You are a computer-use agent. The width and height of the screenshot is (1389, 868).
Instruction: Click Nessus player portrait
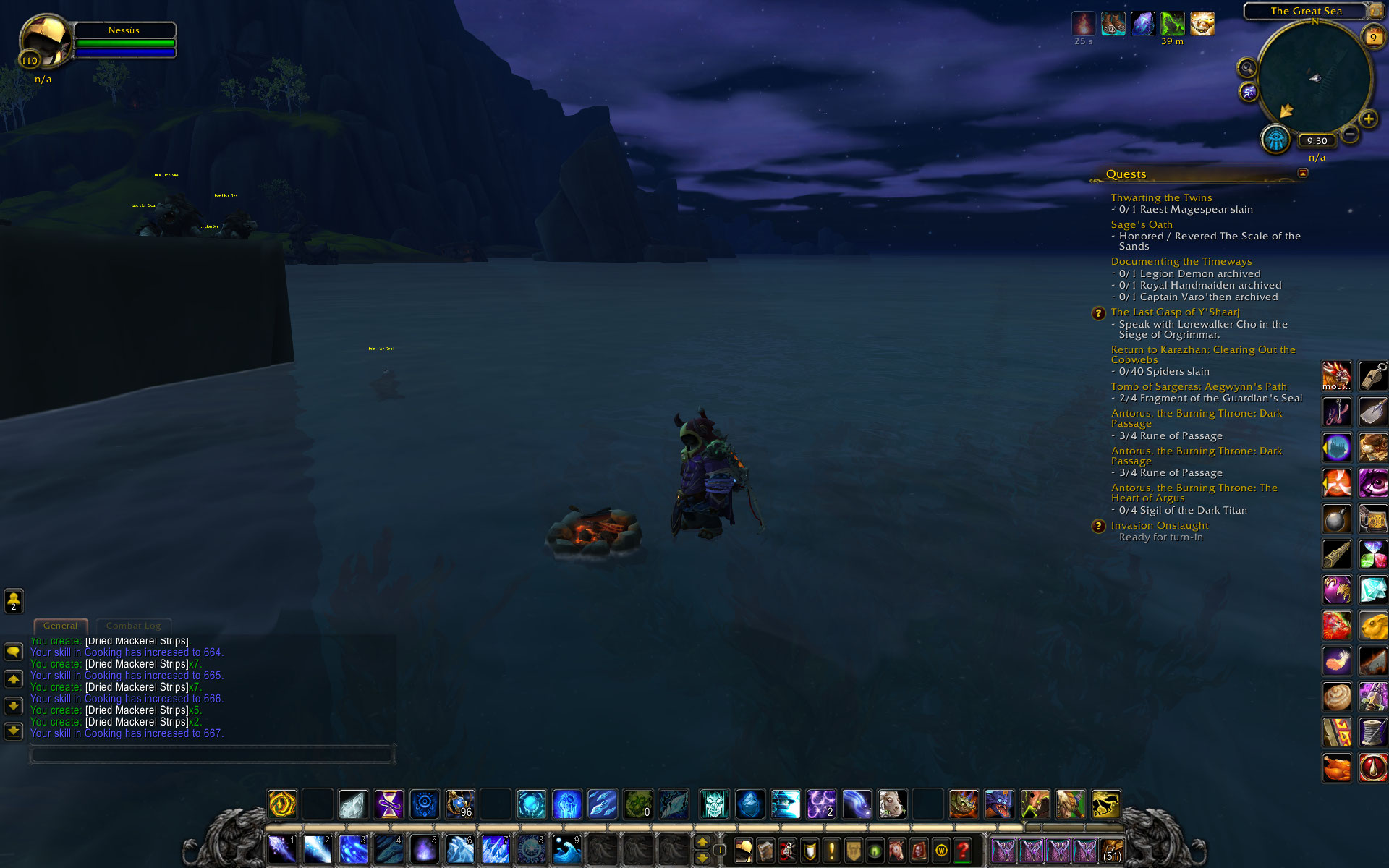[45, 41]
